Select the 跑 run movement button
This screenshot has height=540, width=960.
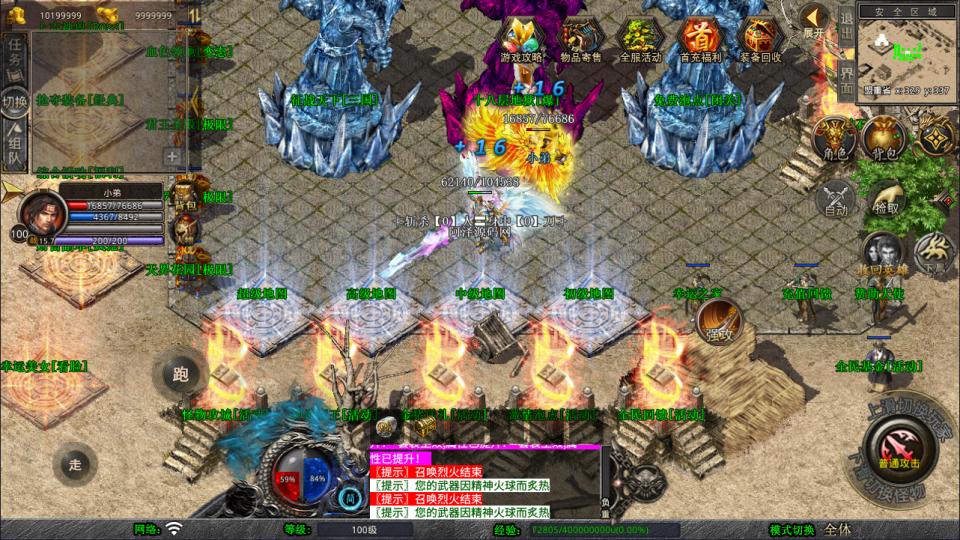pyautogui.click(x=180, y=375)
